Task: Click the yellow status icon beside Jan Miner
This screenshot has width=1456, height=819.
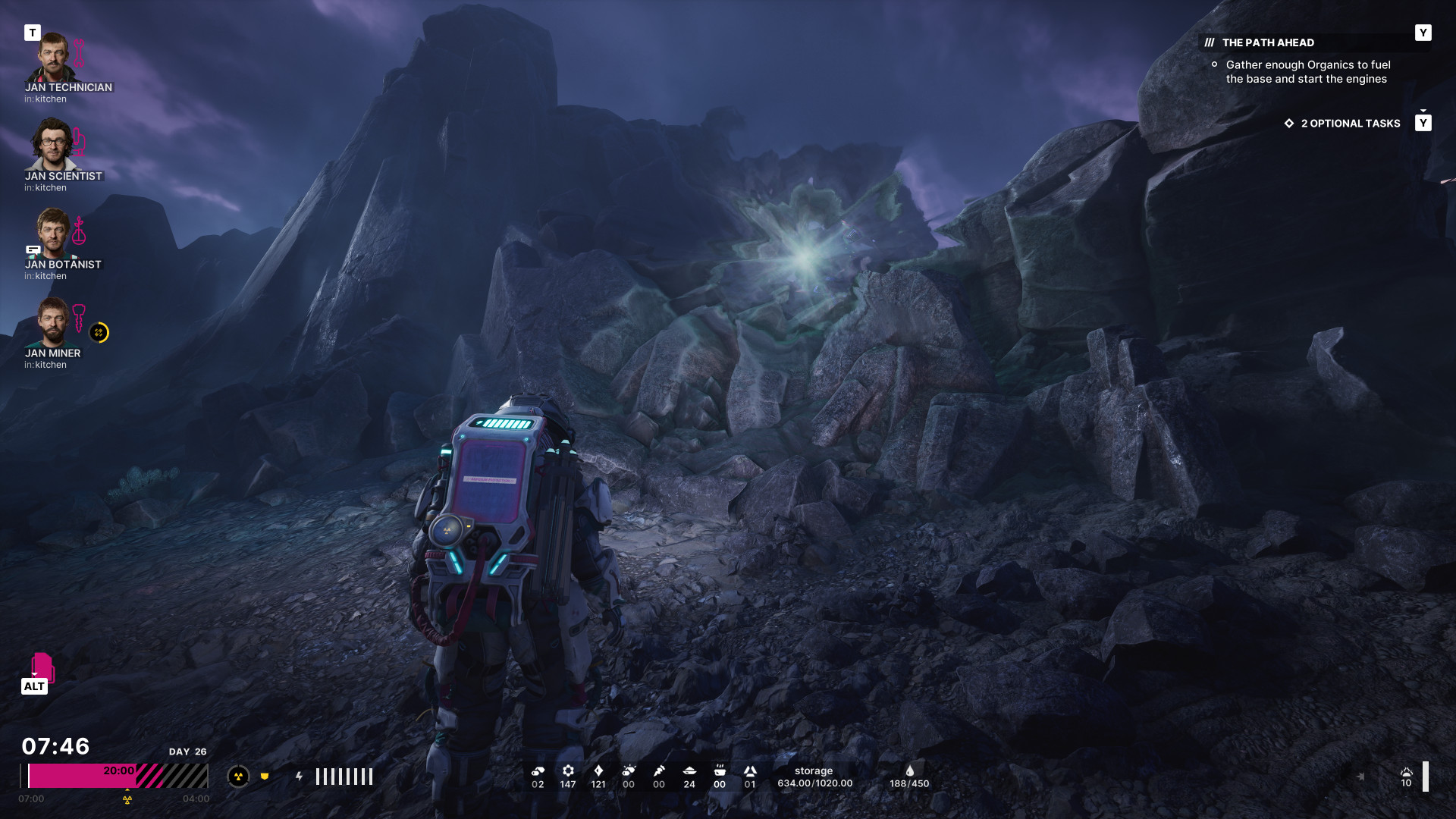Action: pos(99,332)
